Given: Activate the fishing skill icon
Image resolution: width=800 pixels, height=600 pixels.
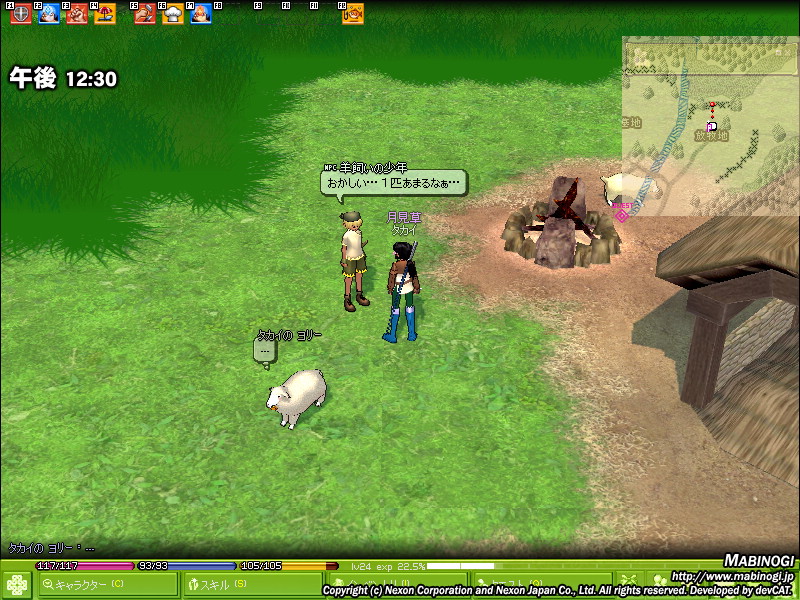Looking at the screenshot, I should [x=353, y=14].
